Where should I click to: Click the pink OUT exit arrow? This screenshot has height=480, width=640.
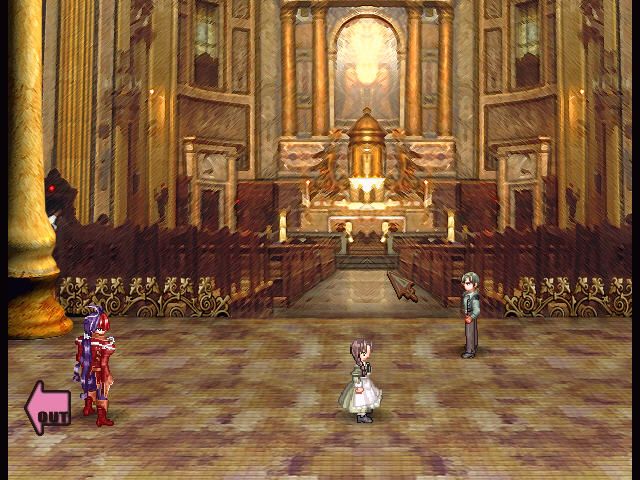tap(47, 408)
